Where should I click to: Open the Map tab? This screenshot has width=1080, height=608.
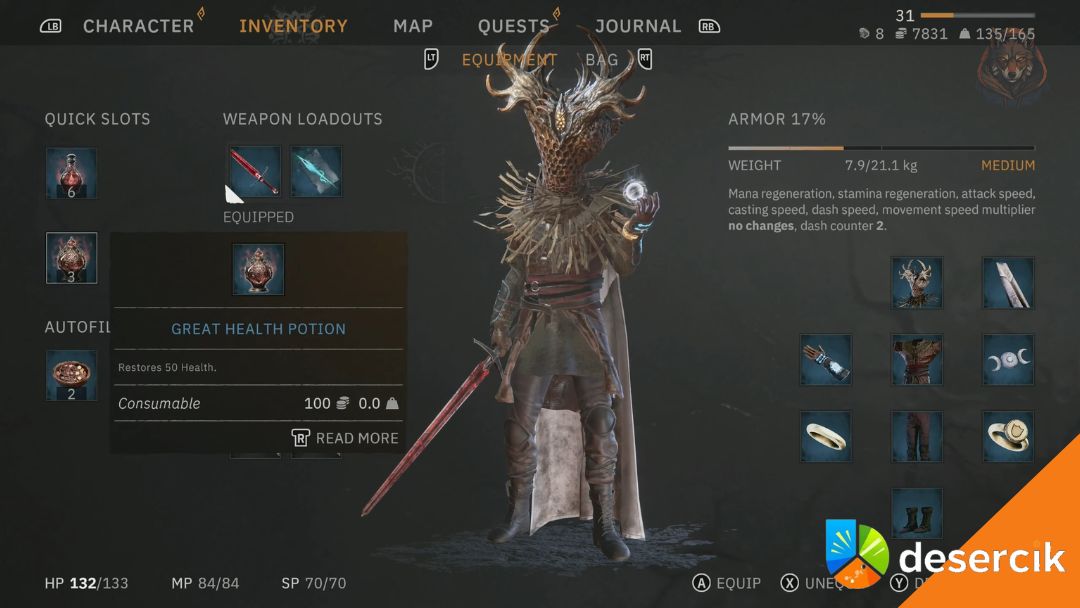(x=413, y=26)
